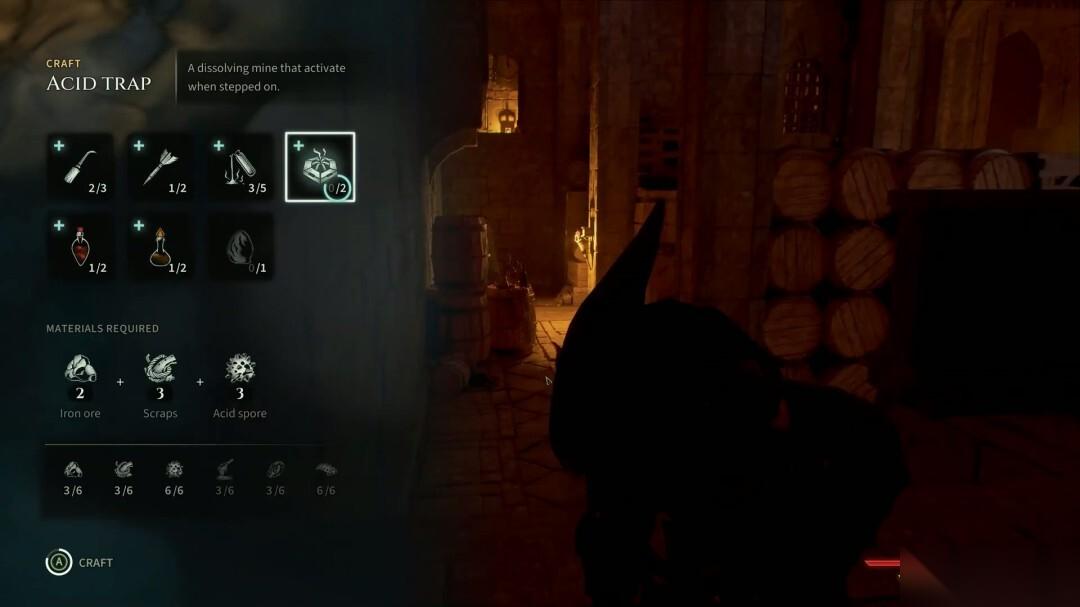Choose the brown round flask potion slot
1080x607 pixels.
pyautogui.click(x=160, y=246)
